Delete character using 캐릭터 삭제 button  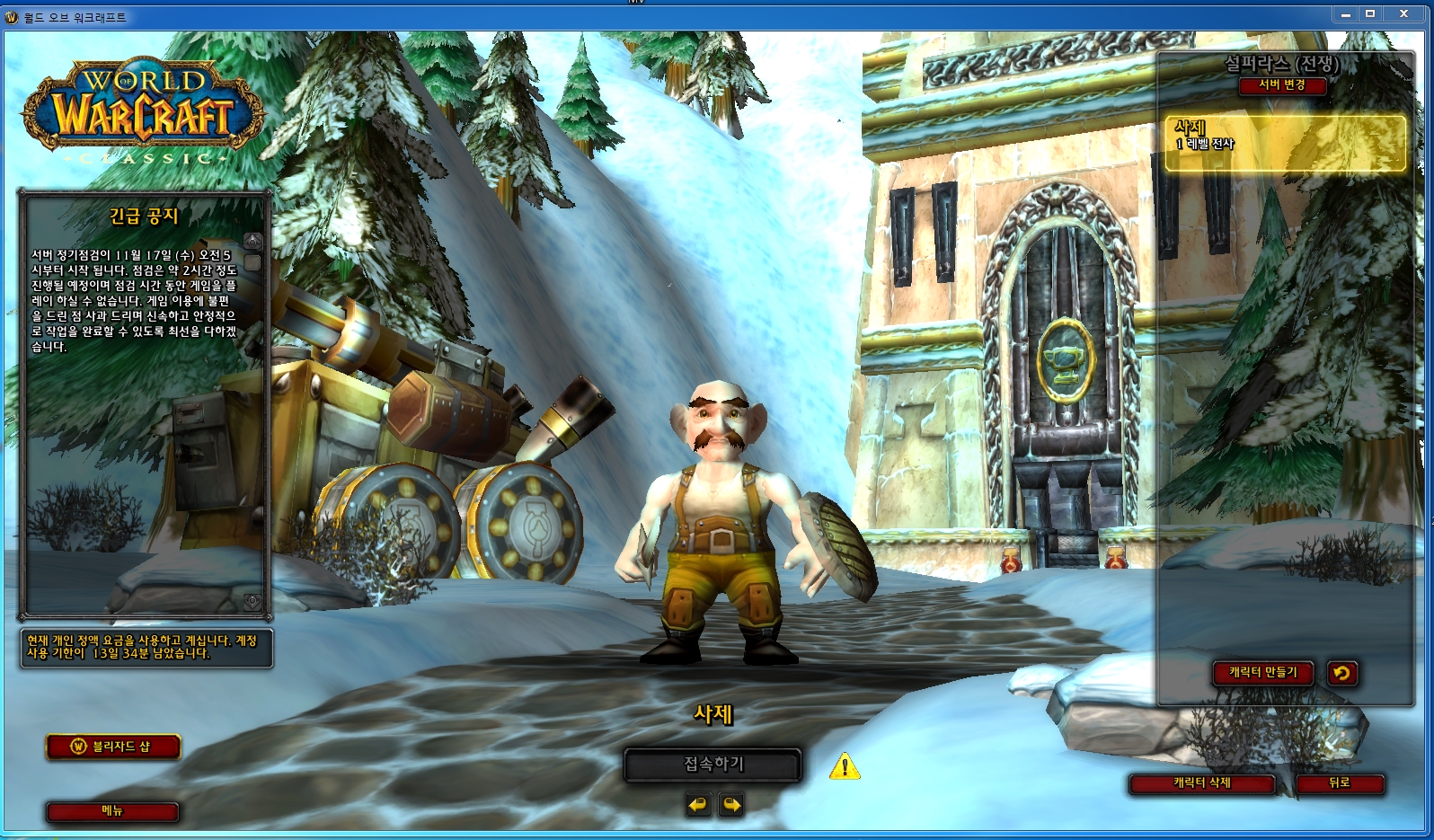click(1202, 783)
